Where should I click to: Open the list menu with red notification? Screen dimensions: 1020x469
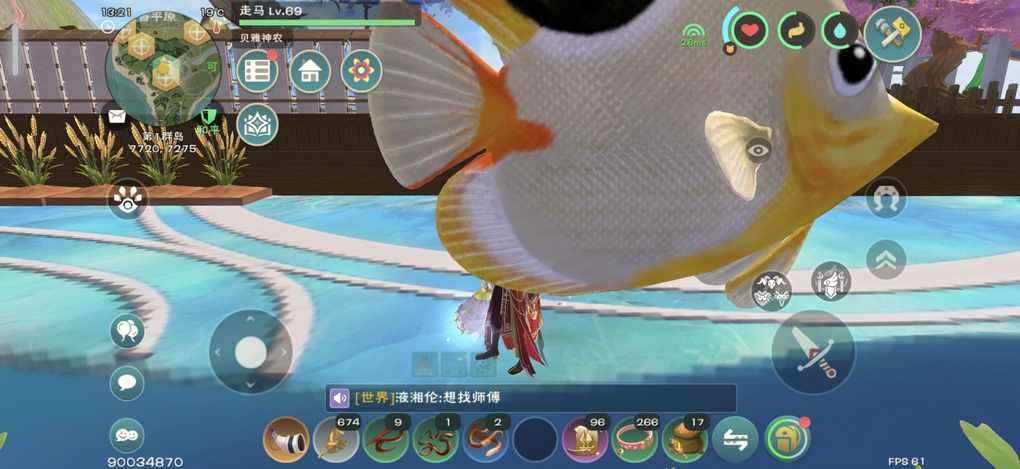click(x=257, y=71)
